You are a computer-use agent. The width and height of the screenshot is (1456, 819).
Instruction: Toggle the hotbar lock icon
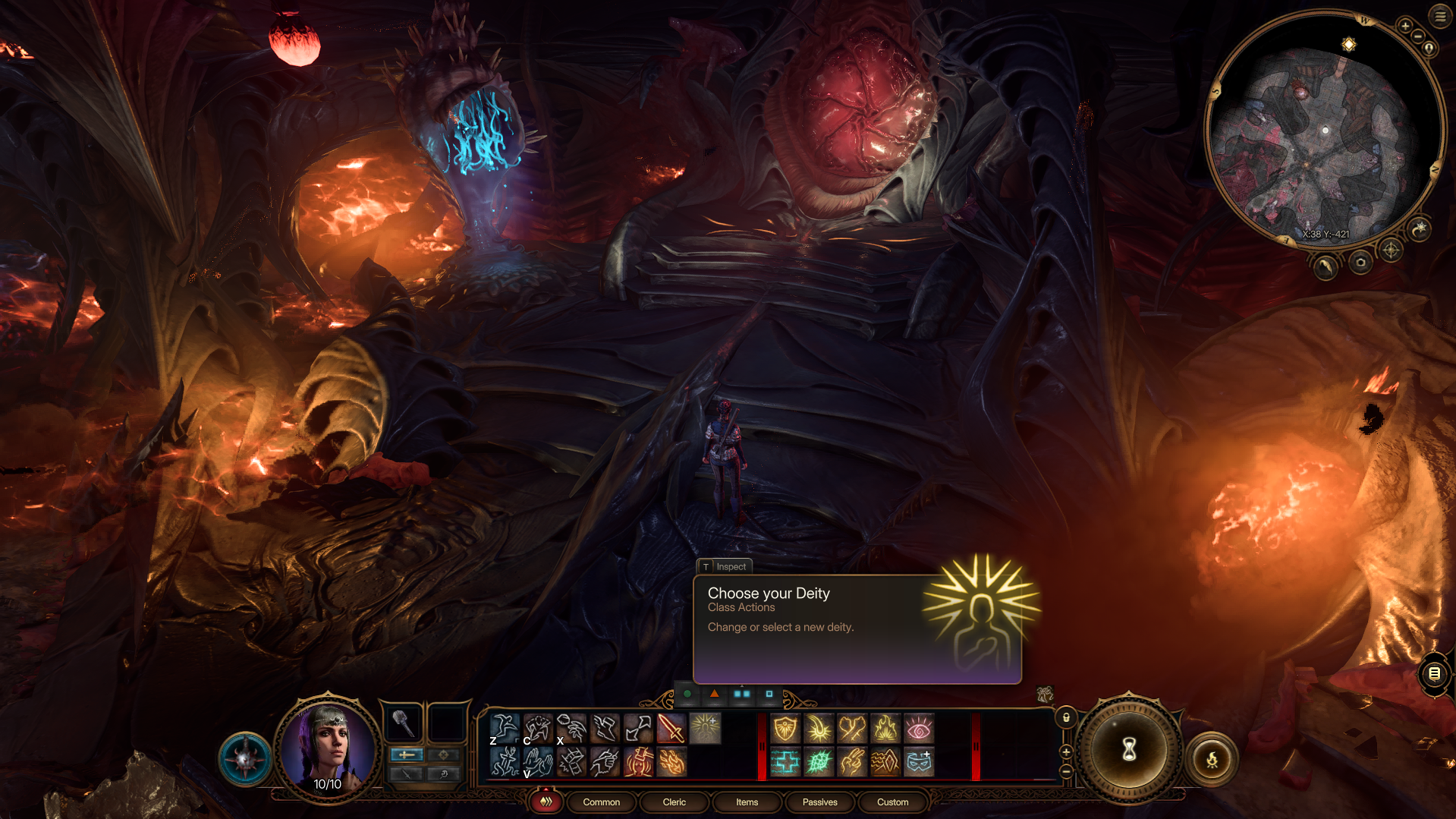click(1066, 717)
